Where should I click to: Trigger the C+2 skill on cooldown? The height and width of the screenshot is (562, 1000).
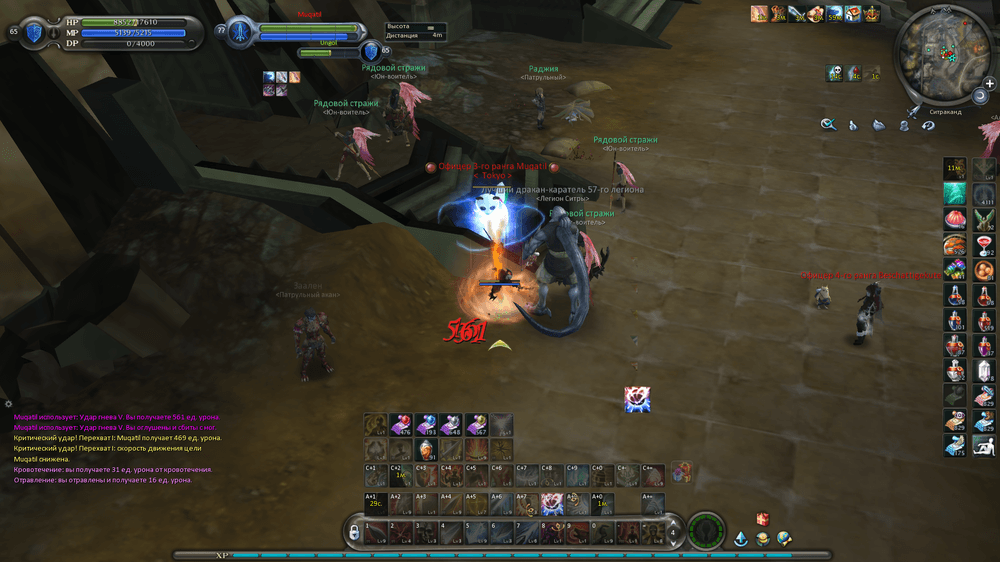tap(400, 475)
